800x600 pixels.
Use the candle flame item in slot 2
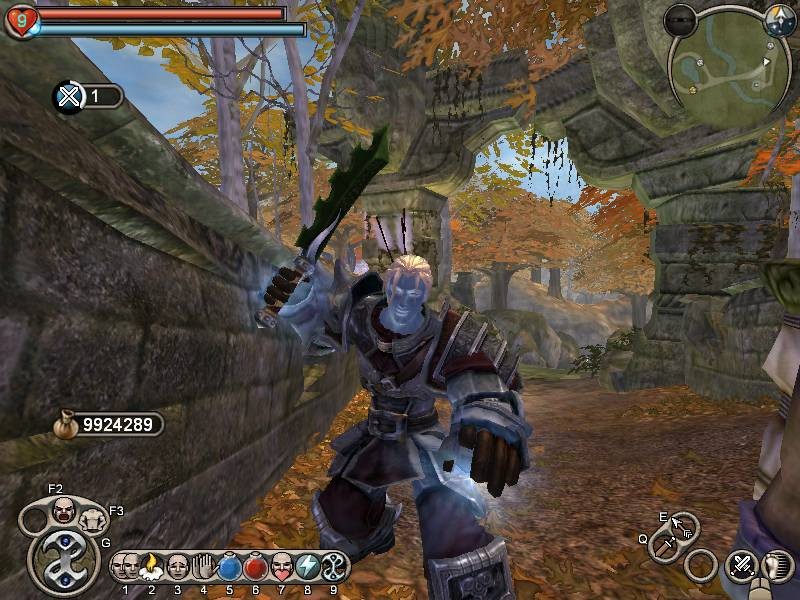[152, 567]
